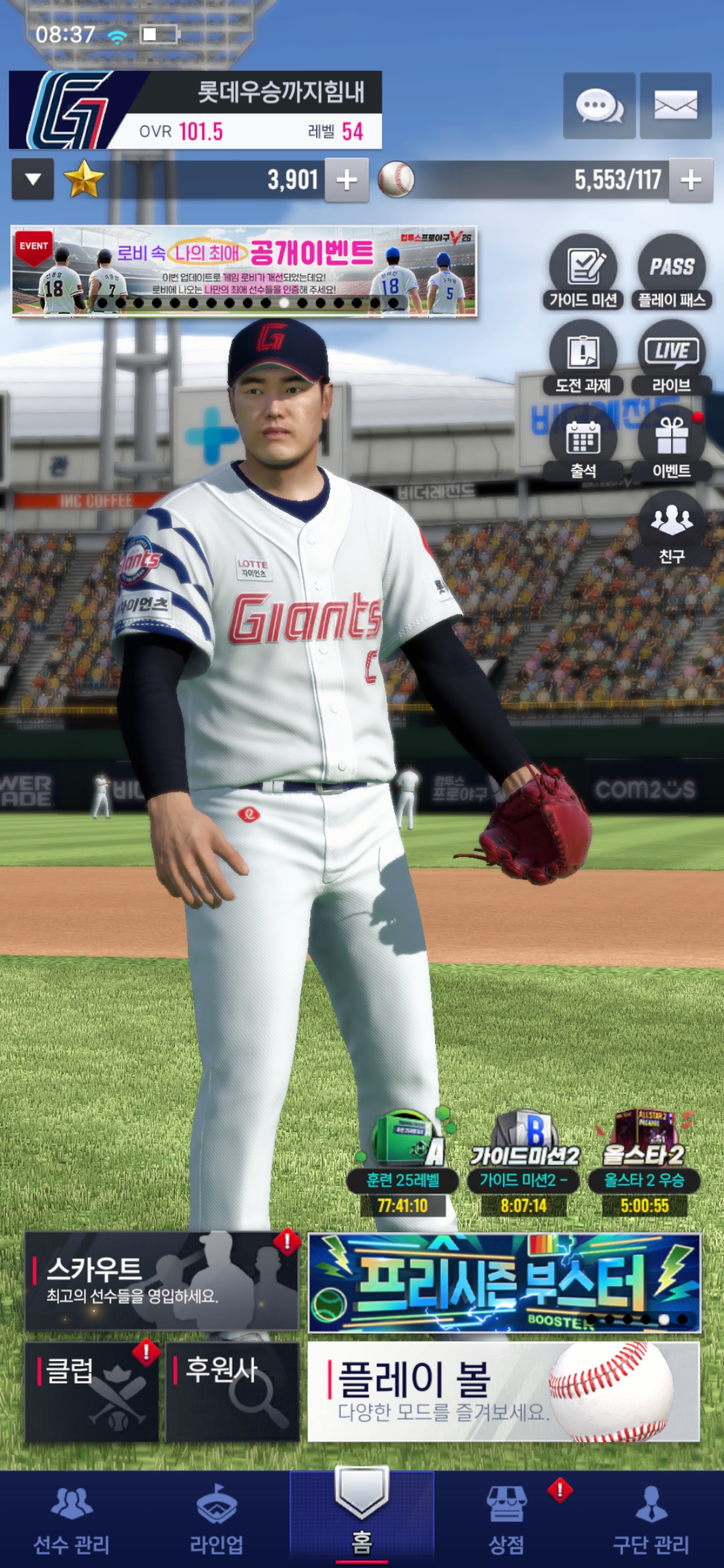
Task: Open the chat speech bubble icon
Action: point(599,106)
